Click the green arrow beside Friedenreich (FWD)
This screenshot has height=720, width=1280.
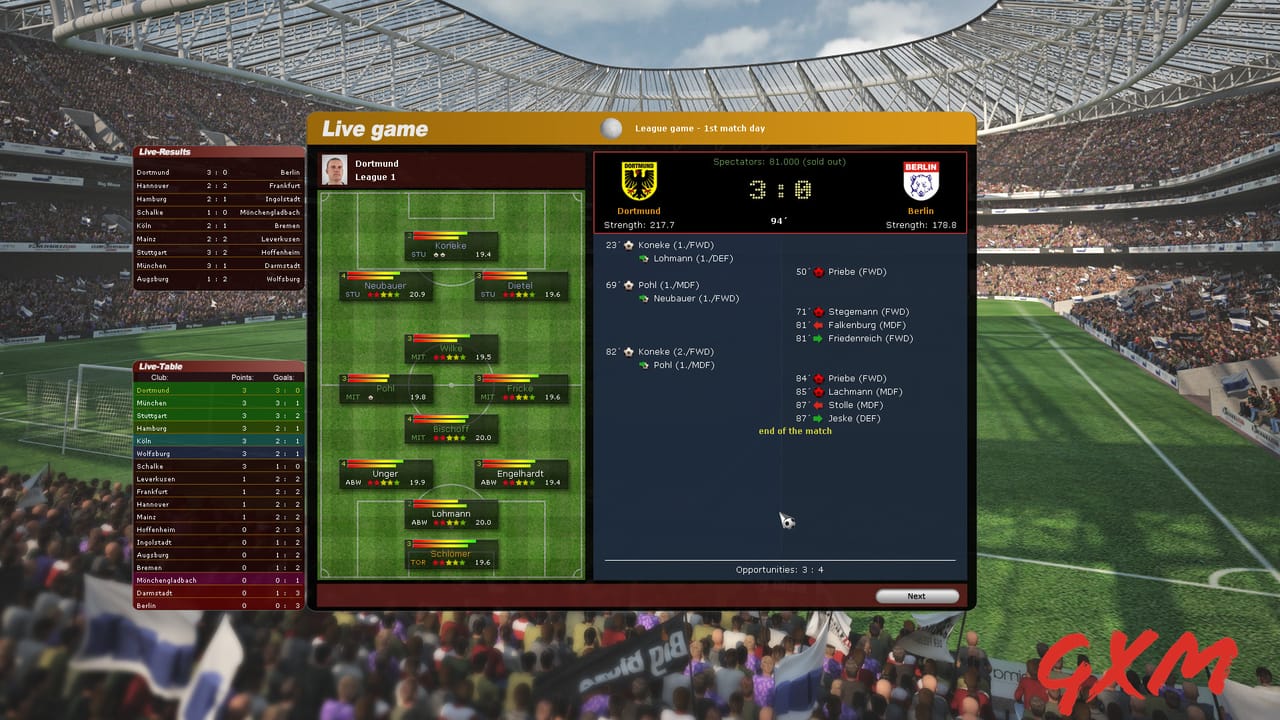click(x=818, y=339)
